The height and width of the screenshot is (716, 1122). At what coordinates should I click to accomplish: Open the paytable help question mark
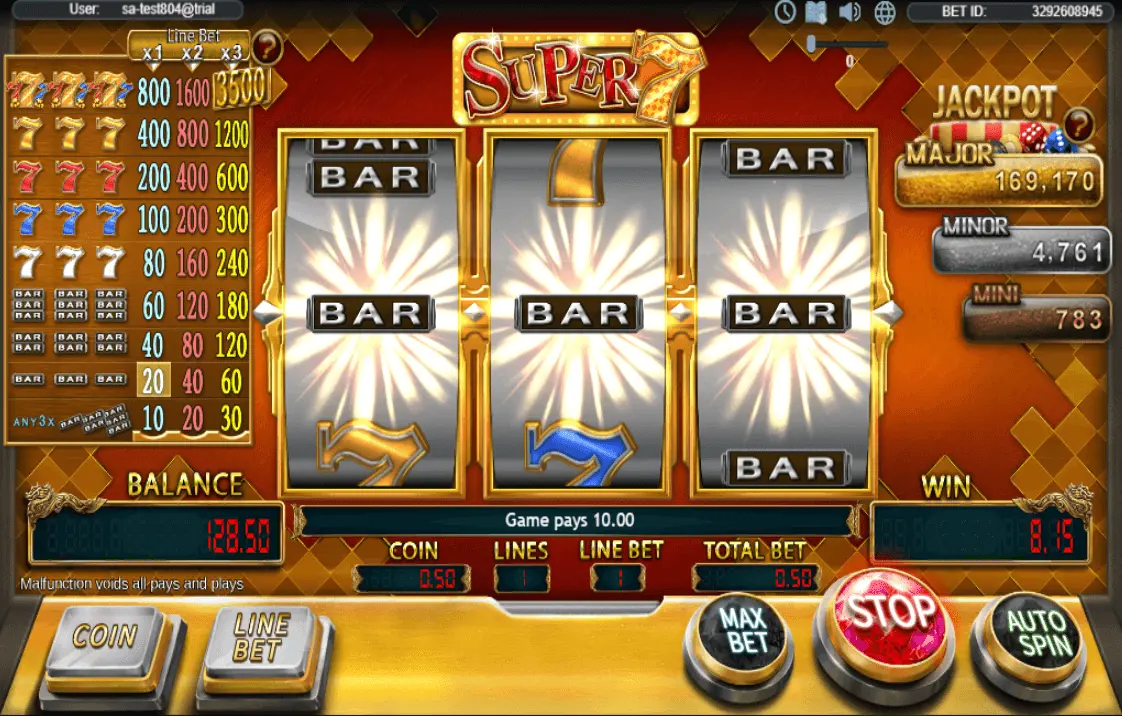(x=267, y=46)
